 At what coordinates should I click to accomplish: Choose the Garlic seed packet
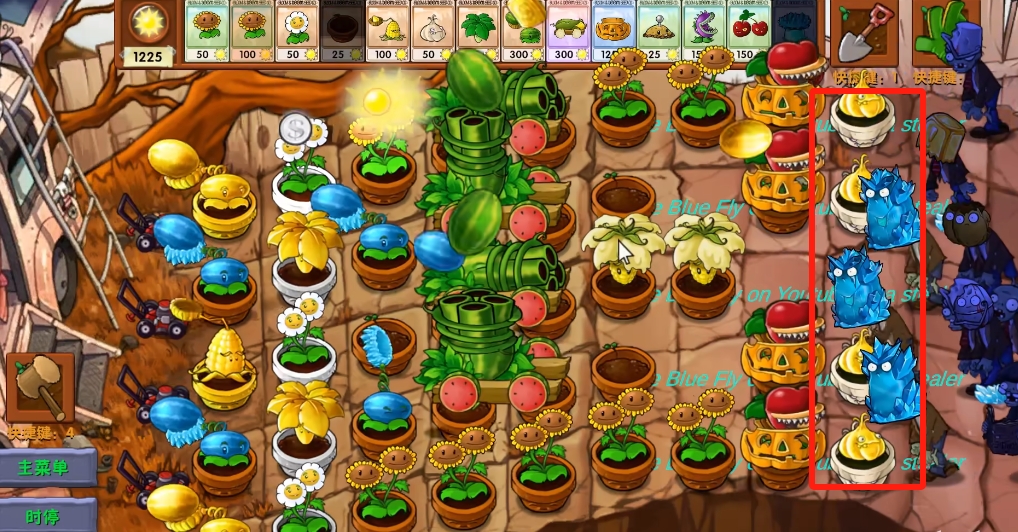432,34
